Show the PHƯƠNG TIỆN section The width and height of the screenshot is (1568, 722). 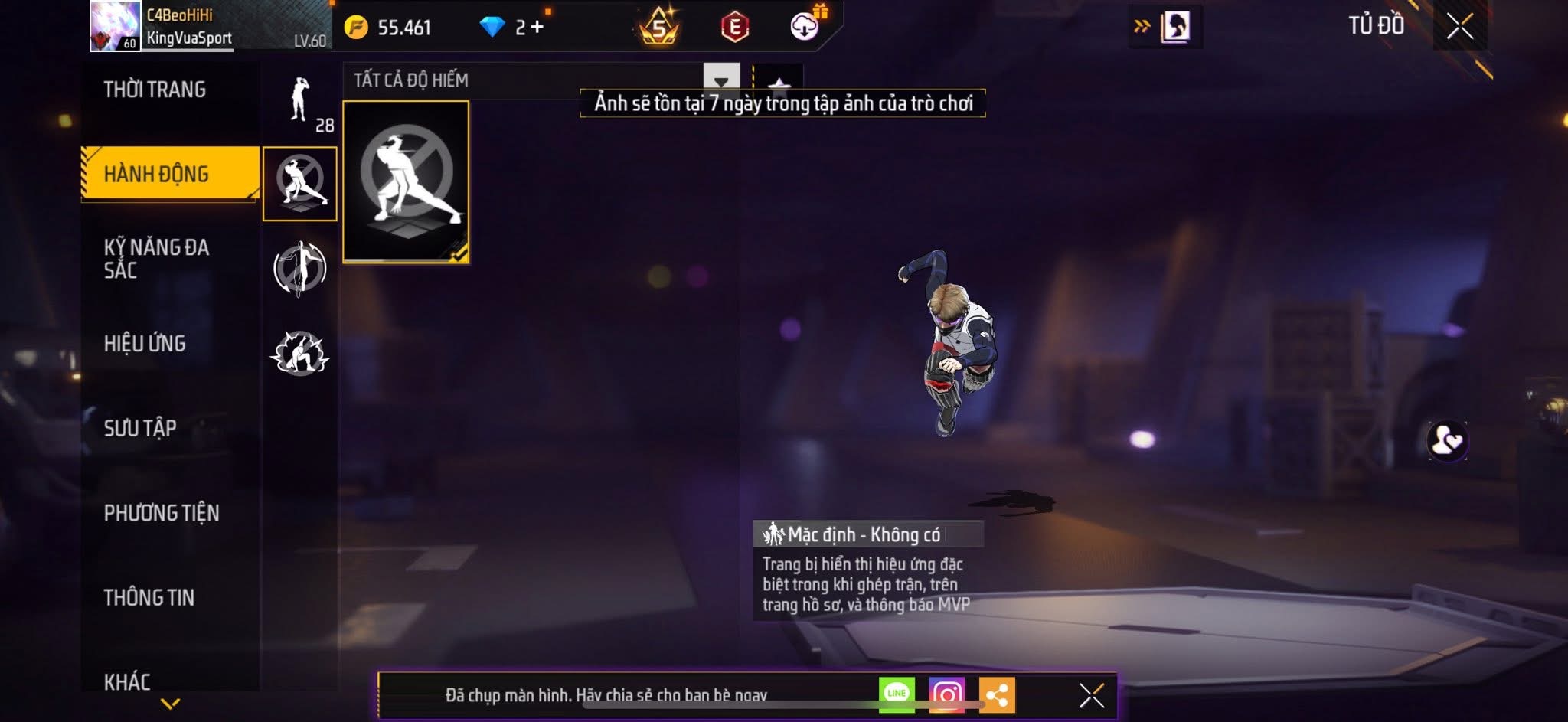pos(162,512)
